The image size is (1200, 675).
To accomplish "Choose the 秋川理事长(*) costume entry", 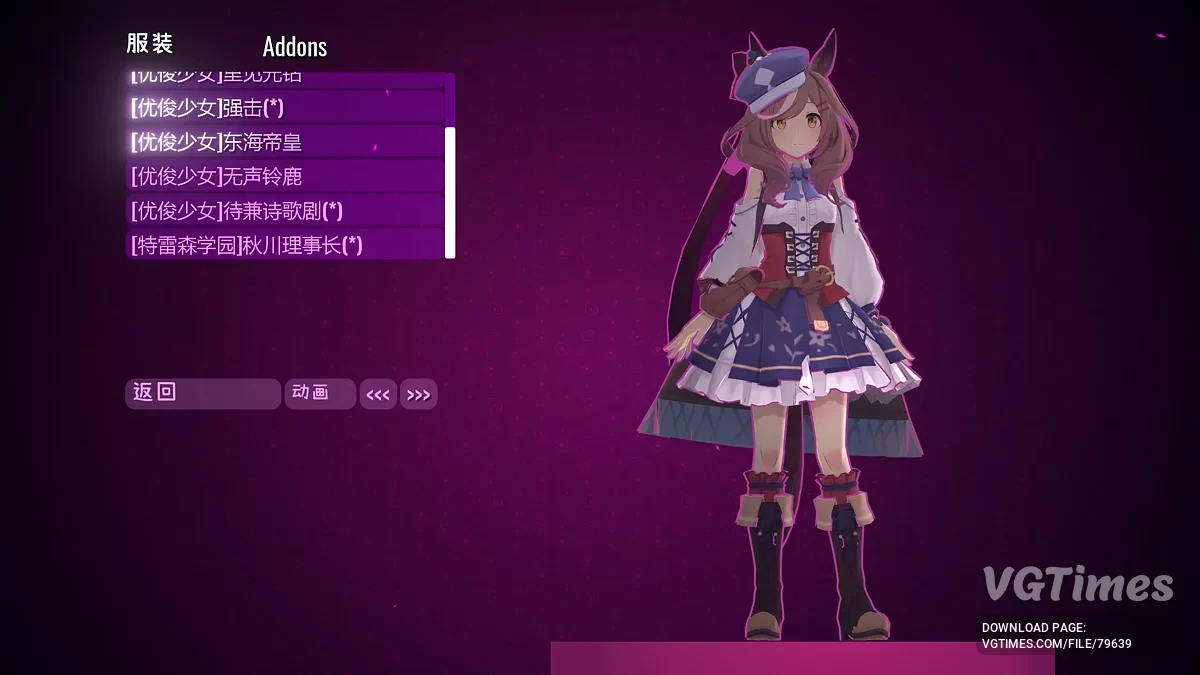I will [x=285, y=245].
